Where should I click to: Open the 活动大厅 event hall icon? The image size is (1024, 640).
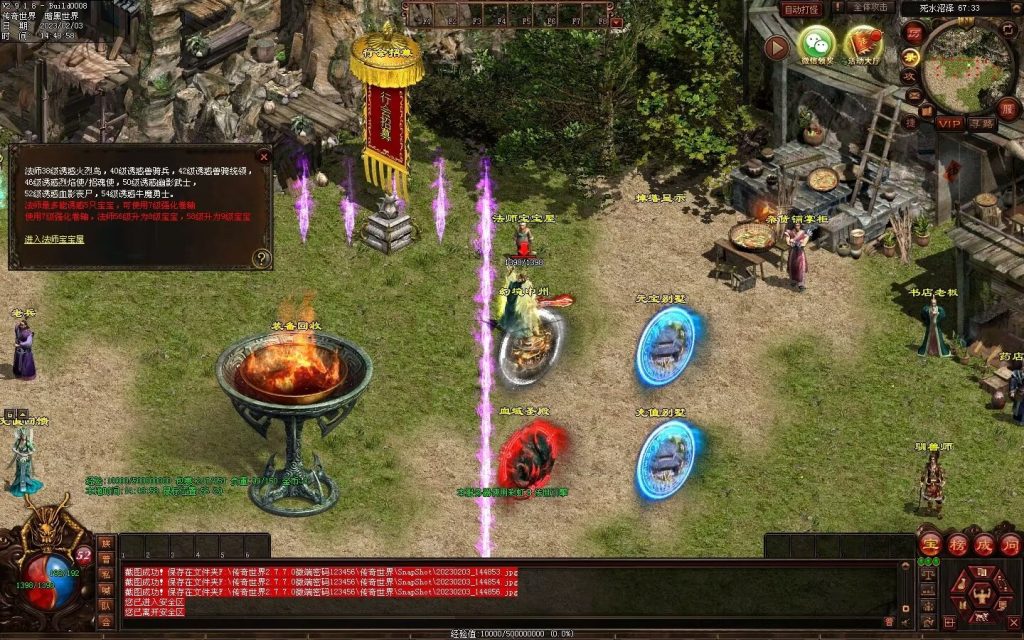tap(862, 44)
